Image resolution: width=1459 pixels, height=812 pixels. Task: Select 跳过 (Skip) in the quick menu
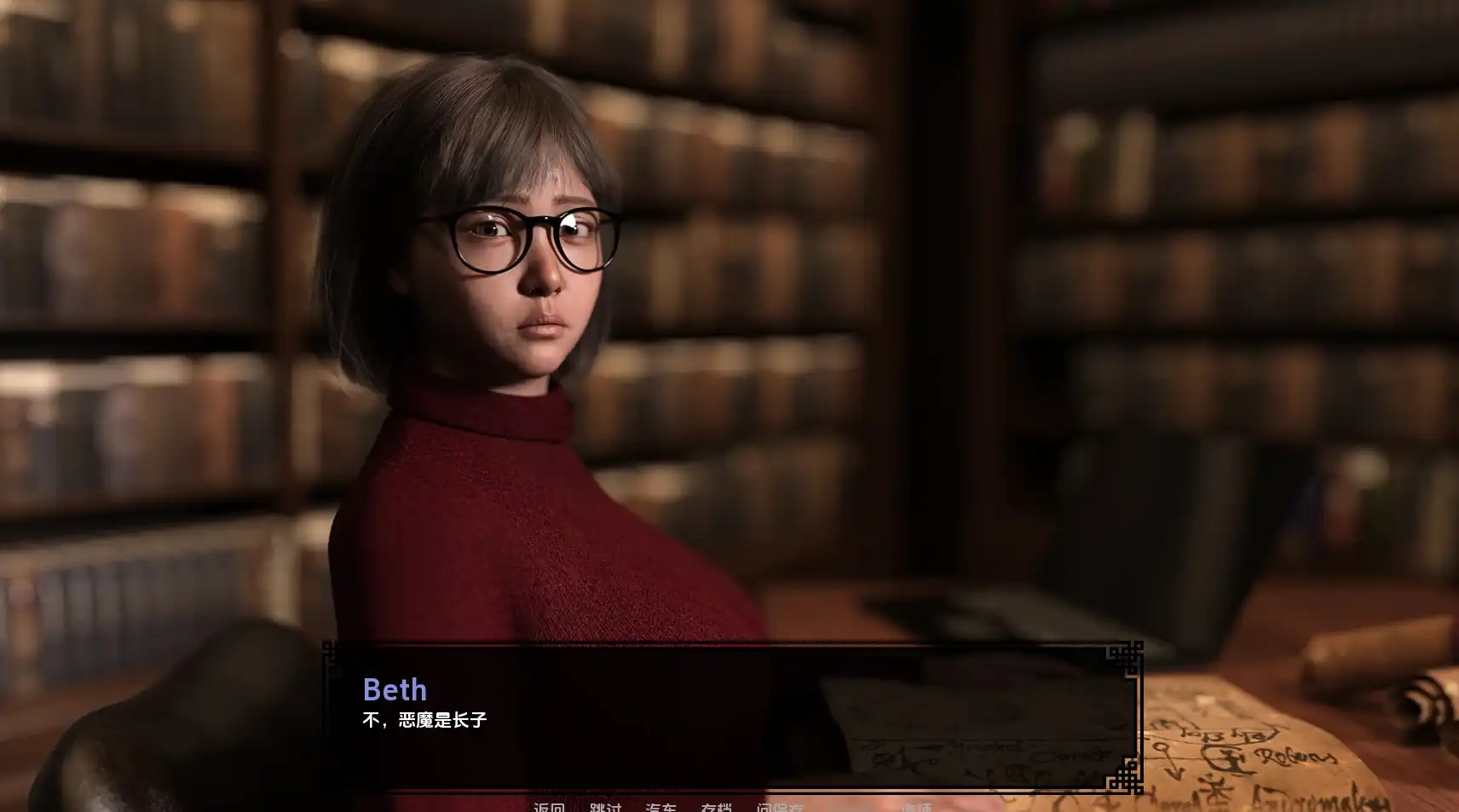(605, 806)
